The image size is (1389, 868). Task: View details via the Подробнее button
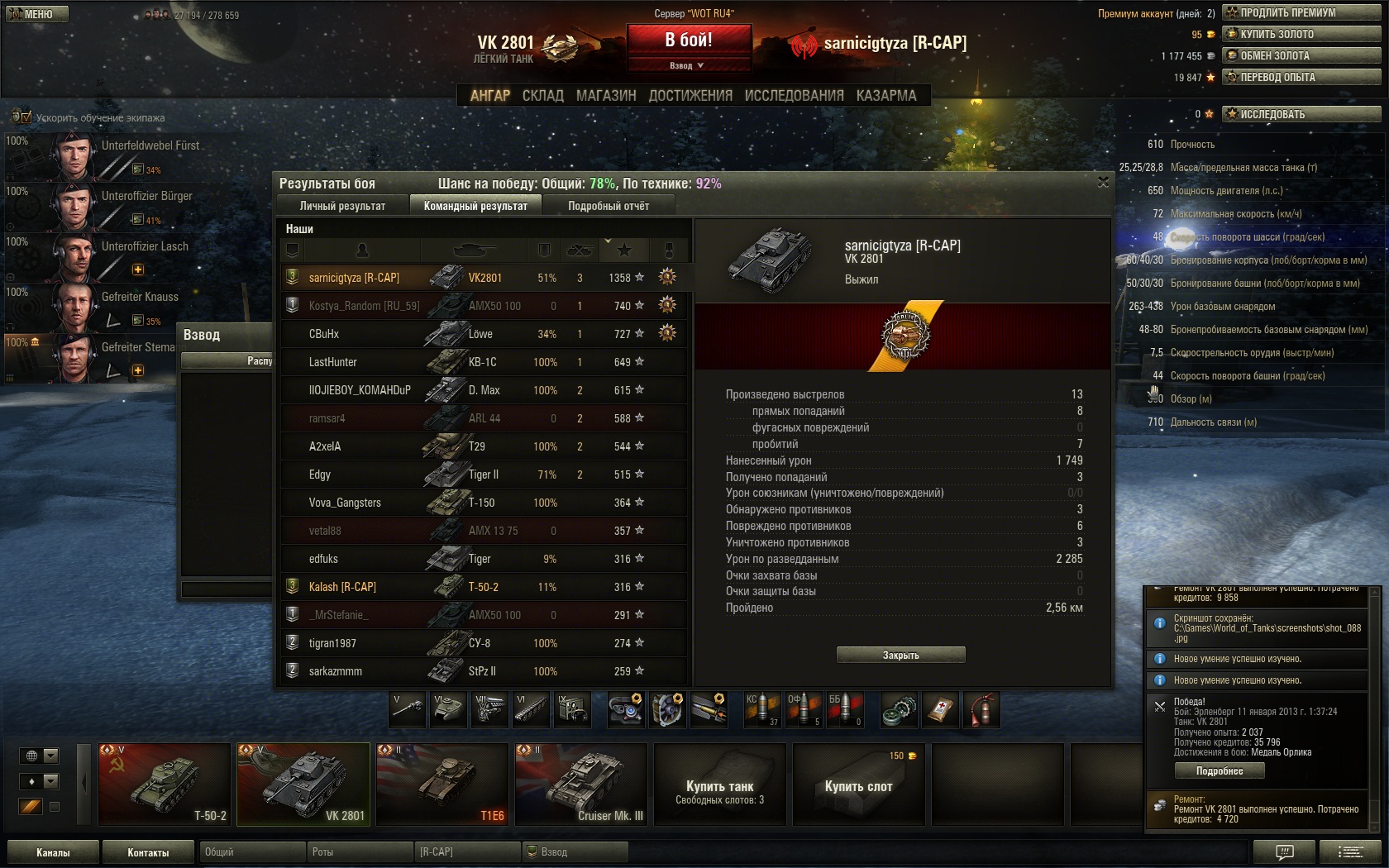click(1220, 770)
